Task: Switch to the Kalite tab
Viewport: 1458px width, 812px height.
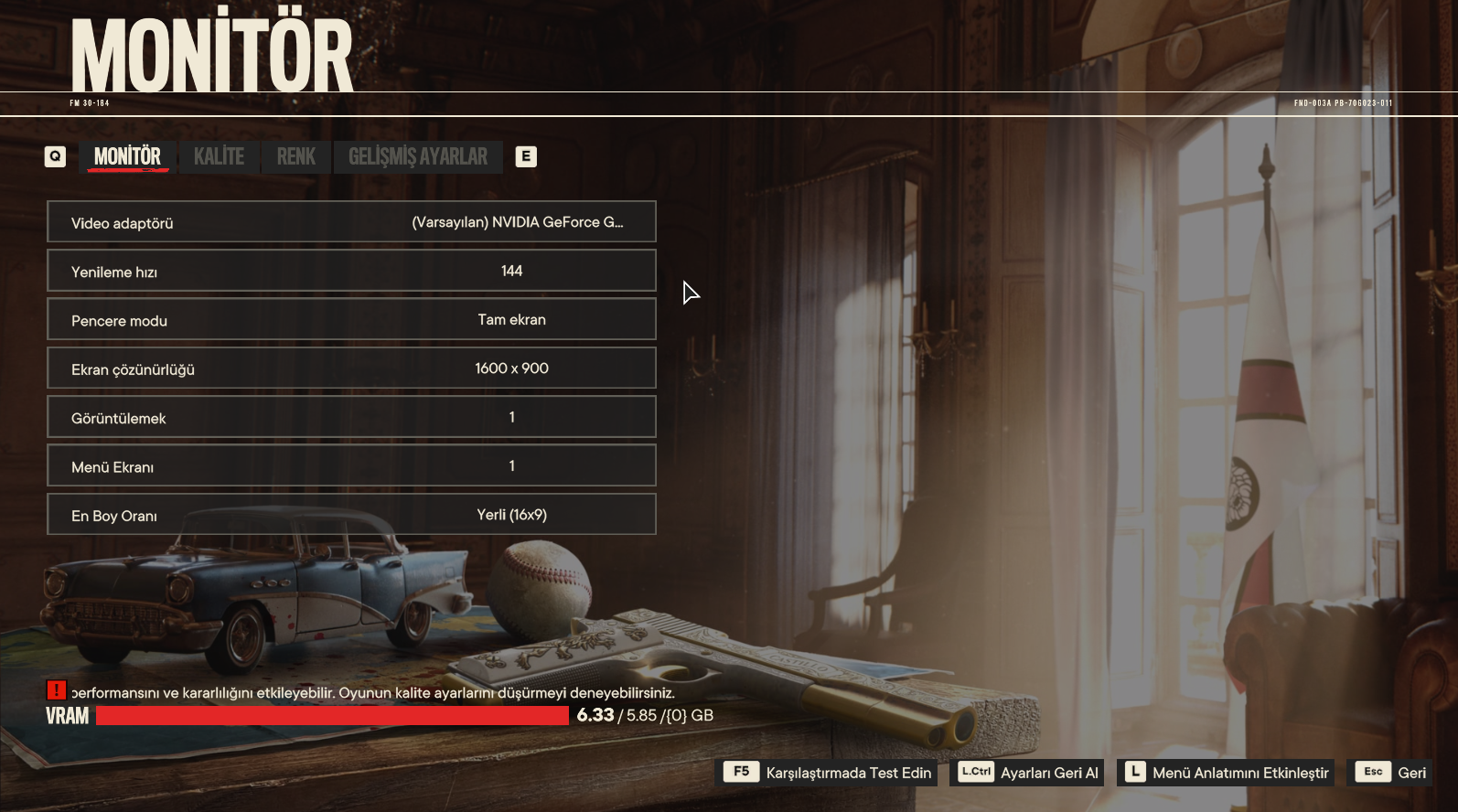Action: tap(219, 156)
